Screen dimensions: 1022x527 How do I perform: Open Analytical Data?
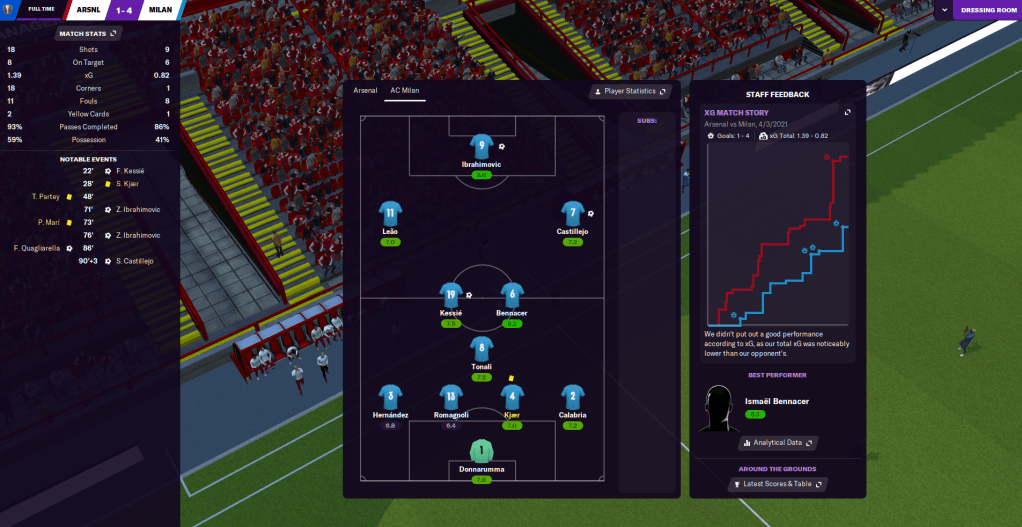[x=778, y=442]
